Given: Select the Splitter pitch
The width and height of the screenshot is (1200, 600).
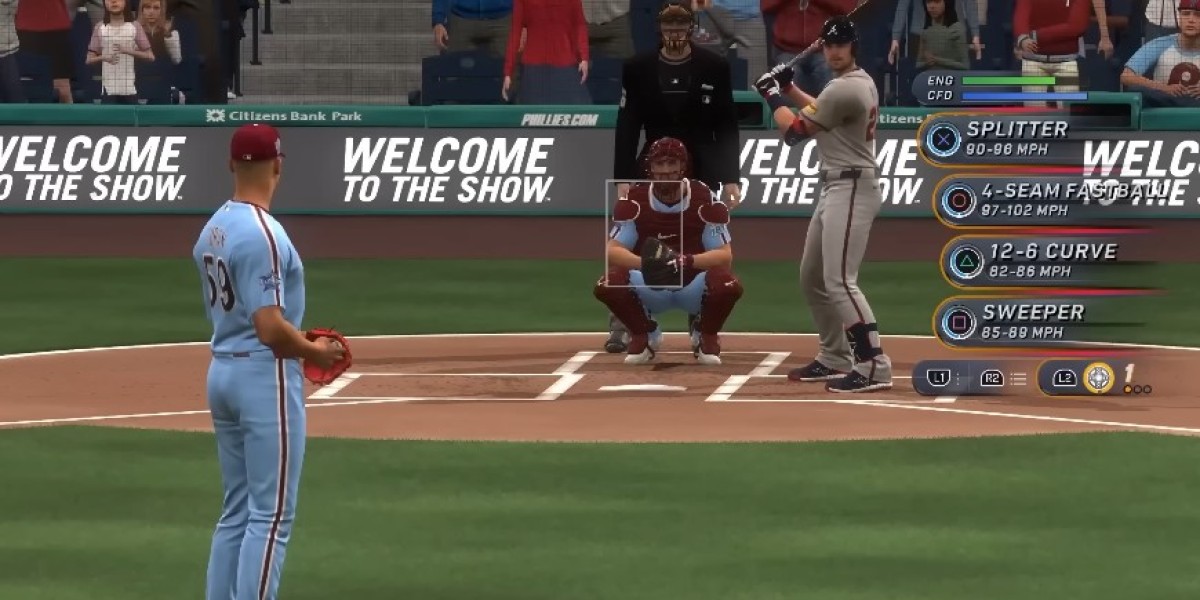Looking at the screenshot, I should click(x=1015, y=139).
